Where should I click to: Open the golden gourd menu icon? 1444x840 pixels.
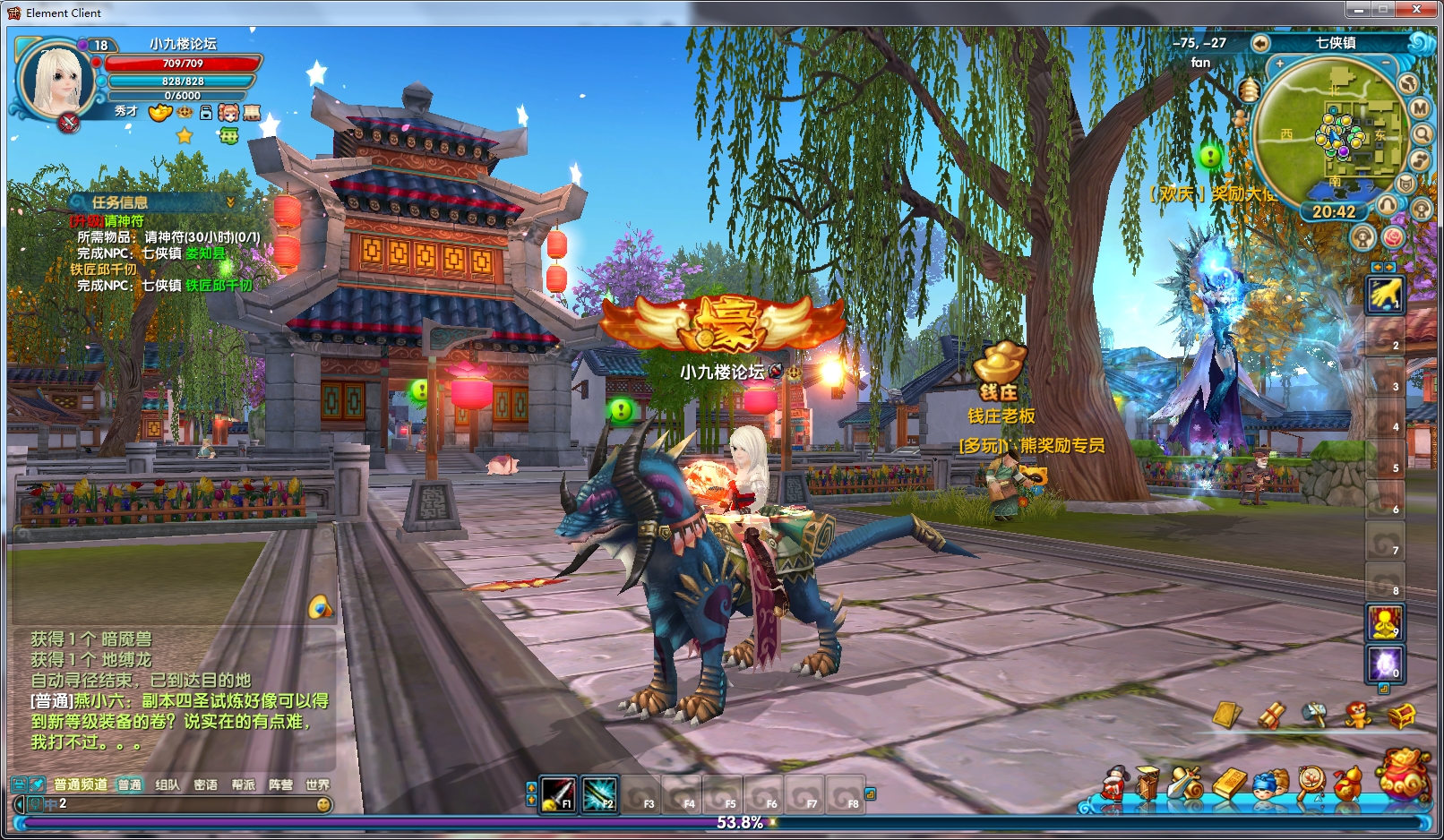[1348, 784]
